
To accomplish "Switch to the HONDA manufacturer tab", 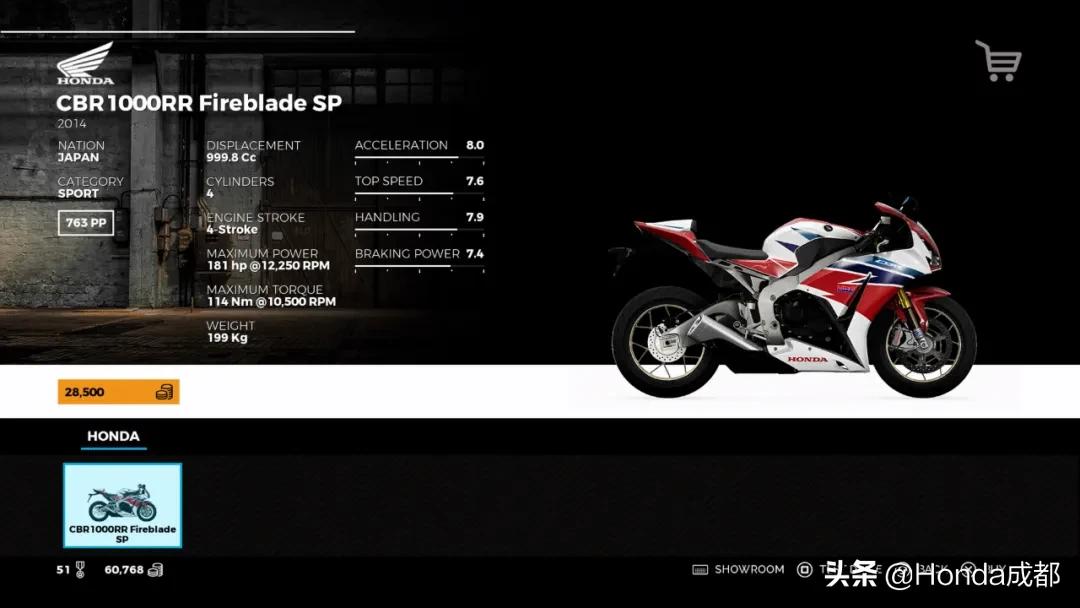I will pyautogui.click(x=113, y=437).
